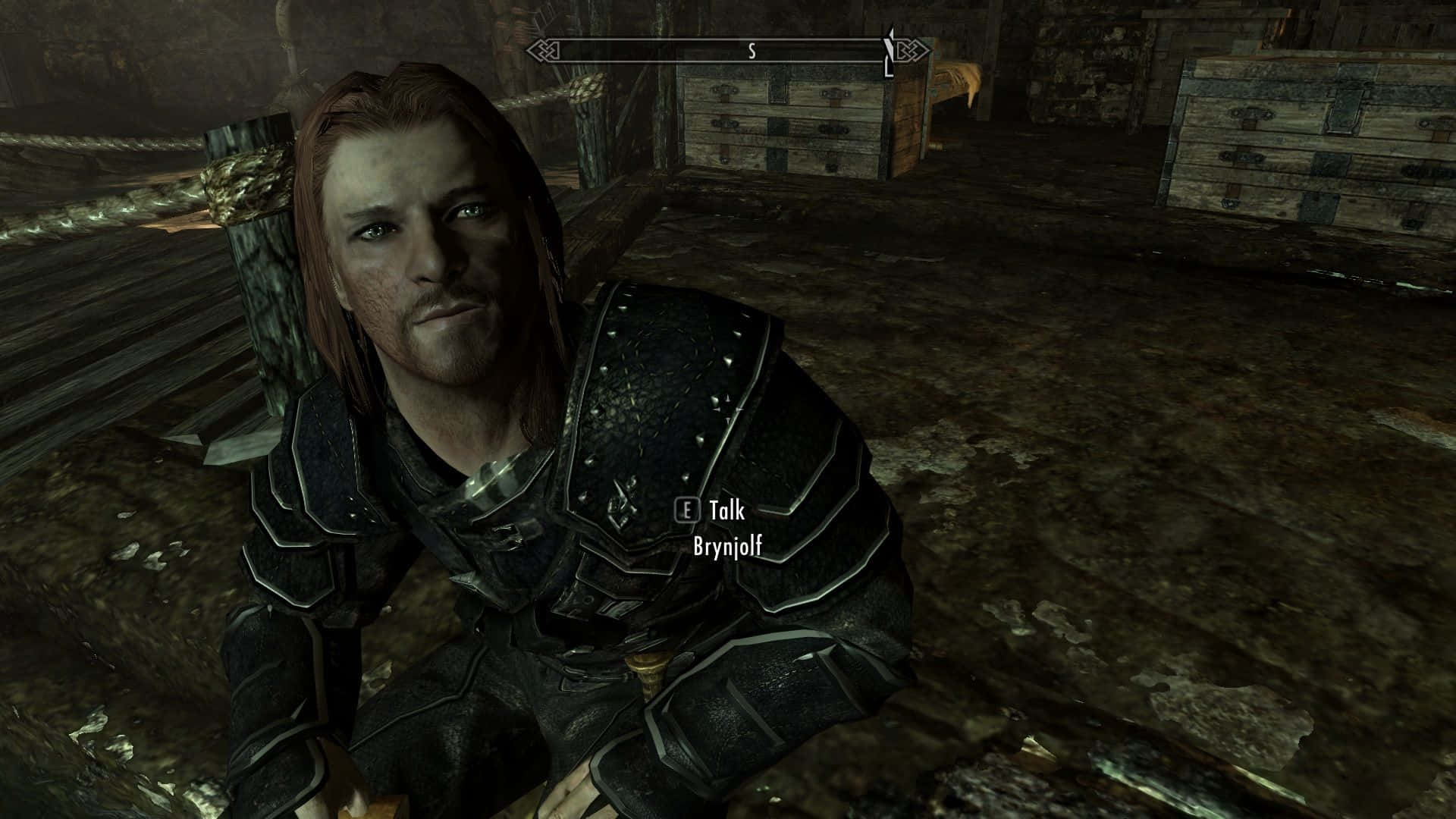Screen dimensions: 1456x819
Task: Select the quest marker on the compass
Action: pos(890,52)
